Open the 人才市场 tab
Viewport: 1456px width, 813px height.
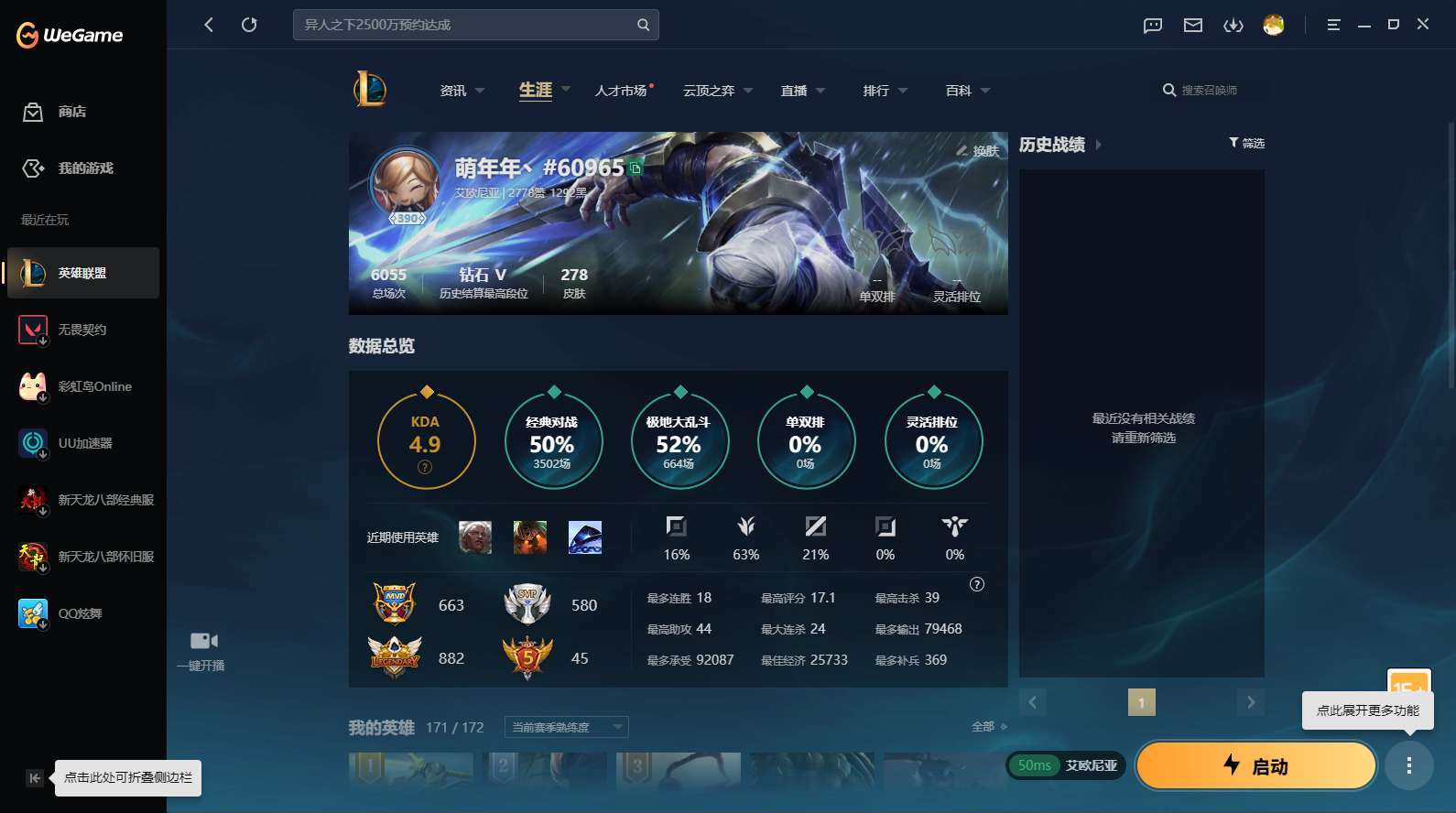click(621, 90)
